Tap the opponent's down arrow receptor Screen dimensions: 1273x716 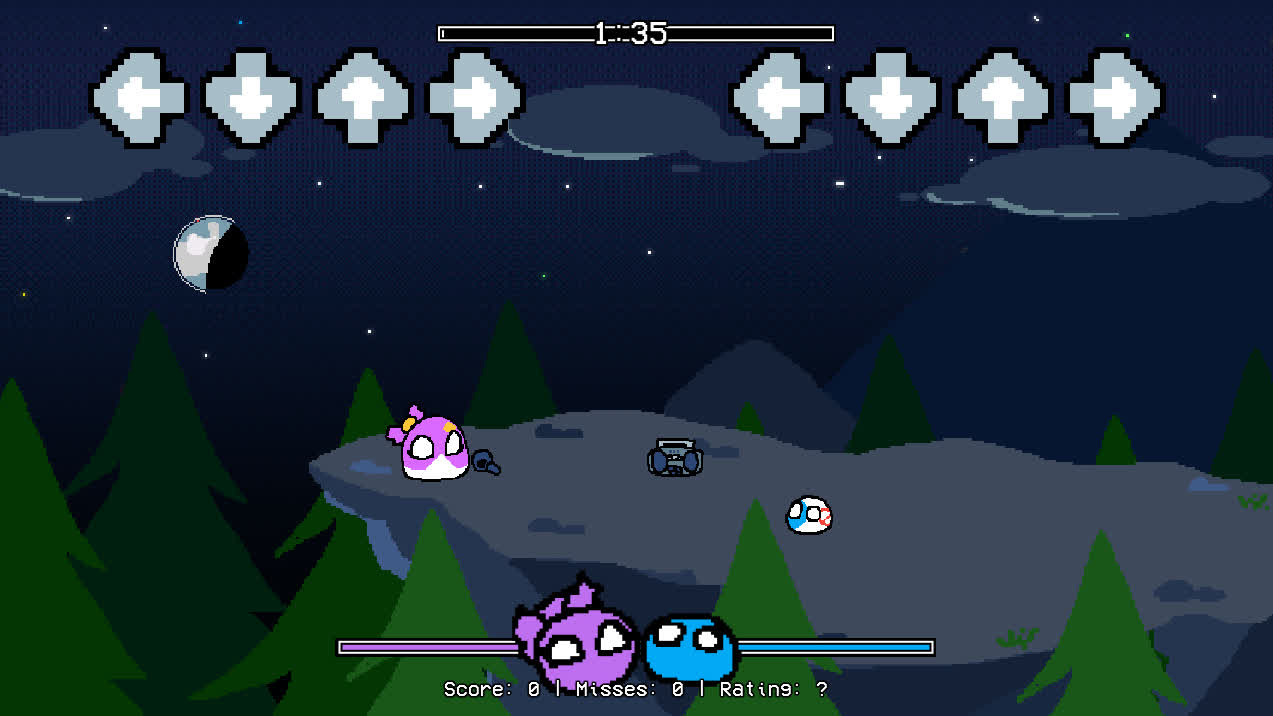point(251,98)
